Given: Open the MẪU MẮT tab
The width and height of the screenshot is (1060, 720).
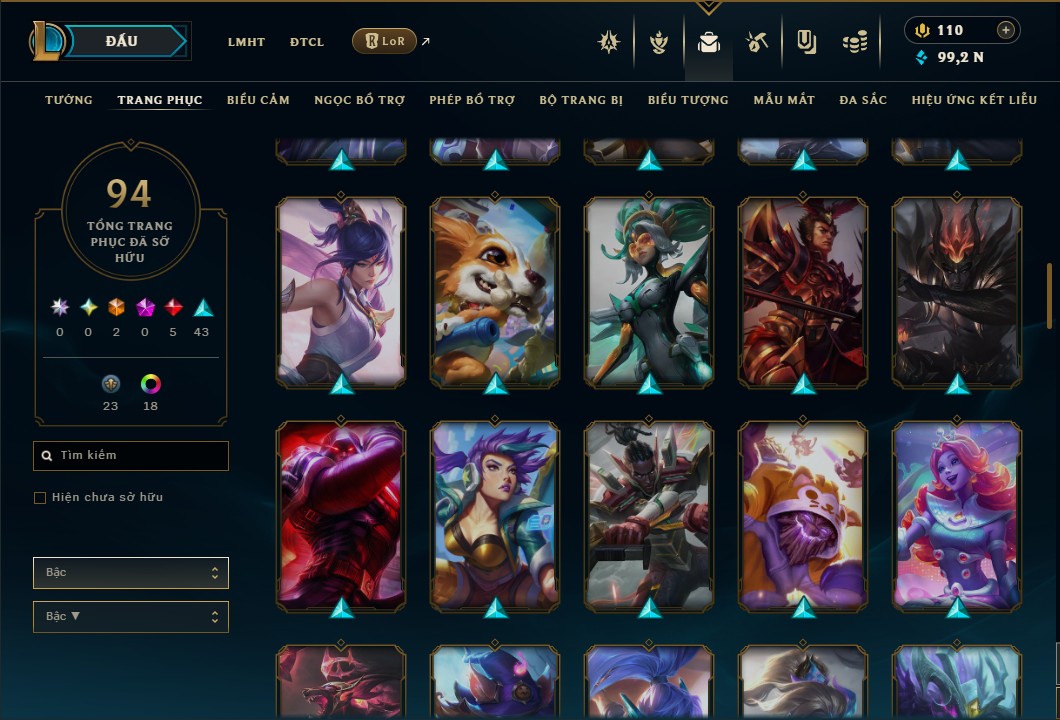Looking at the screenshot, I should 784,100.
